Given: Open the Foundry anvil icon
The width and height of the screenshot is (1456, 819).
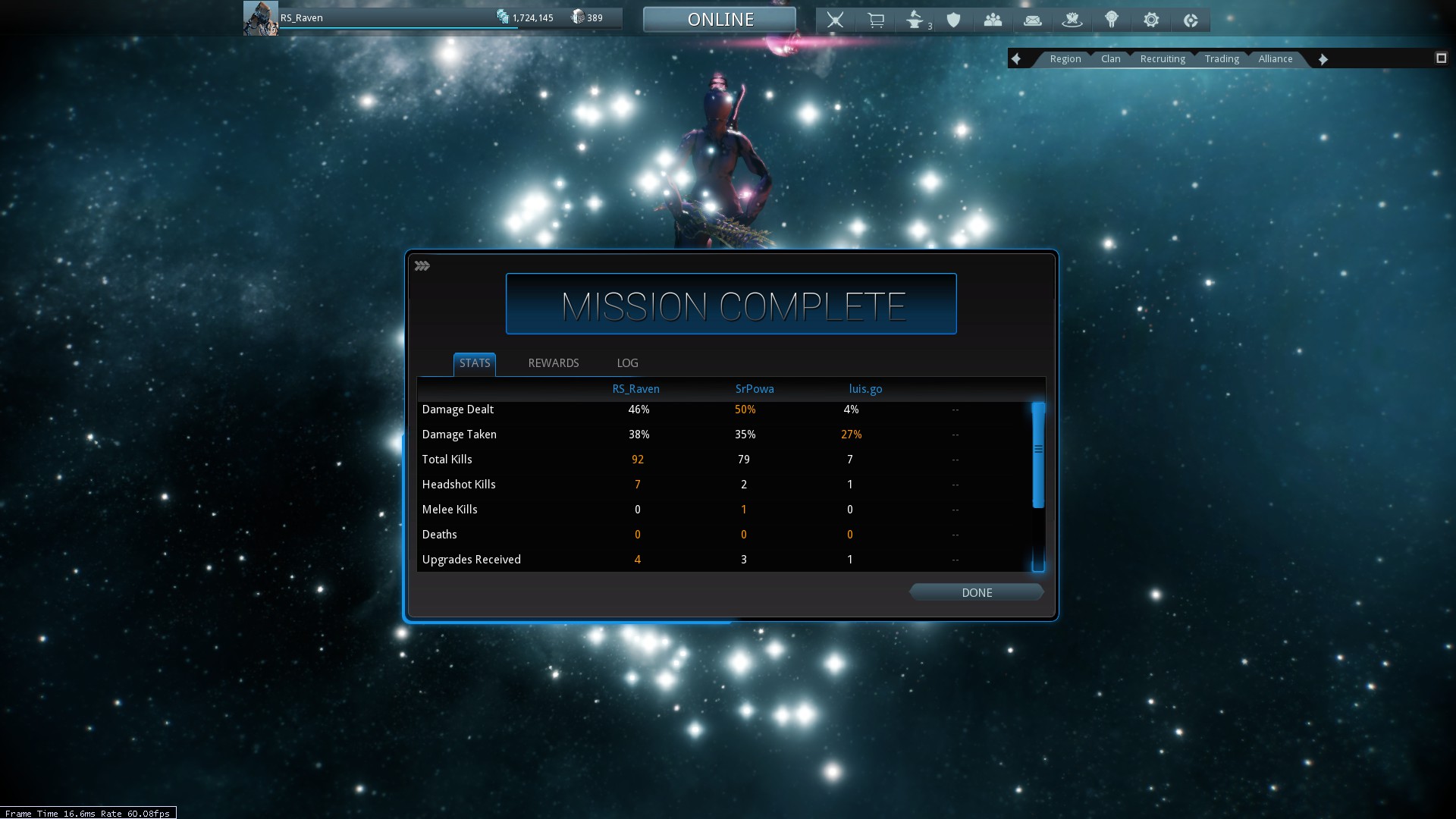Looking at the screenshot, I should click(915, 20).
